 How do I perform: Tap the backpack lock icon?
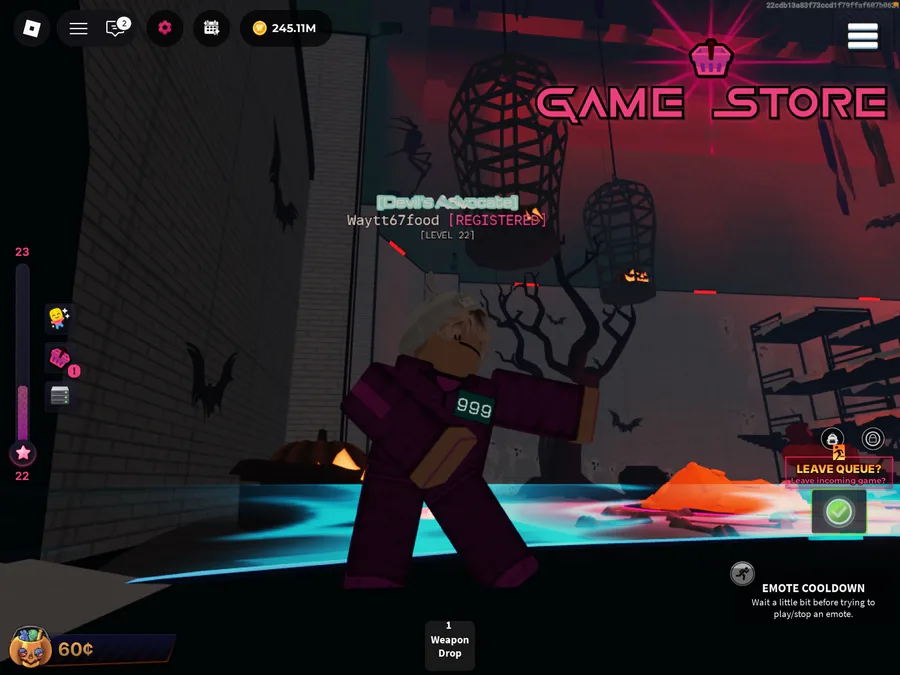832,439
